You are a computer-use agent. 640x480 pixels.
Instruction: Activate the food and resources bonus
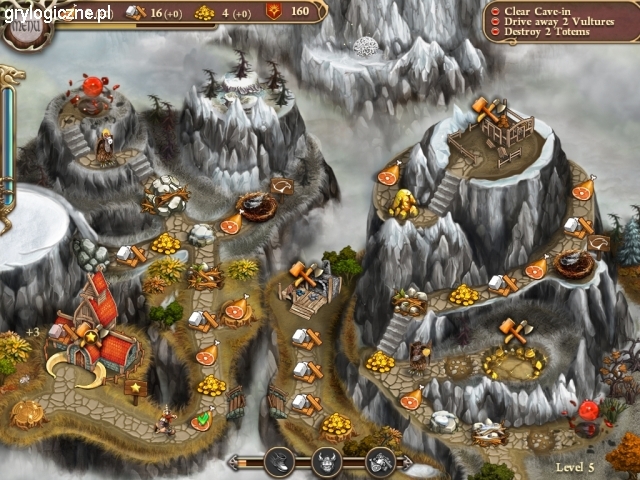pyautogui.click(x=380, y=461)
